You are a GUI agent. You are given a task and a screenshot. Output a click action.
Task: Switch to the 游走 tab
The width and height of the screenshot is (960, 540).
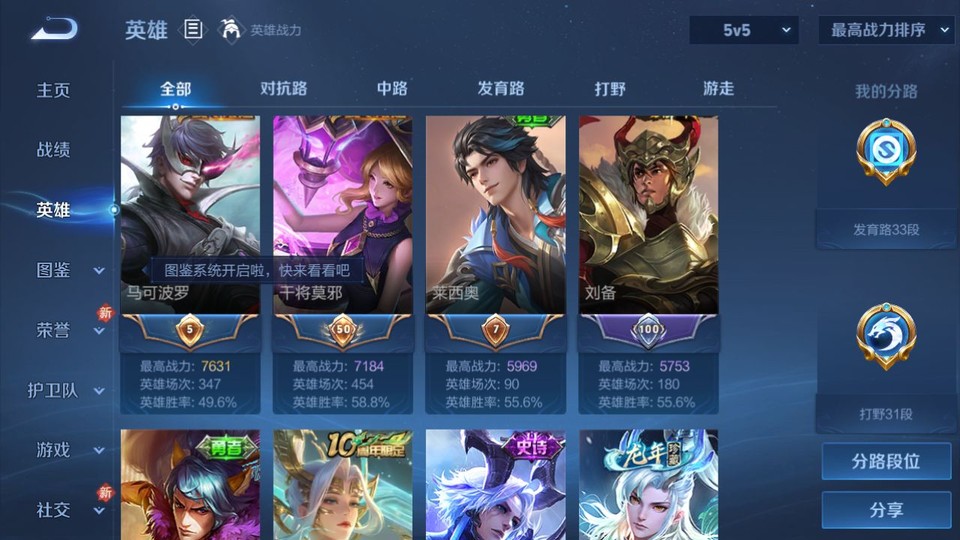coord(718,89)
